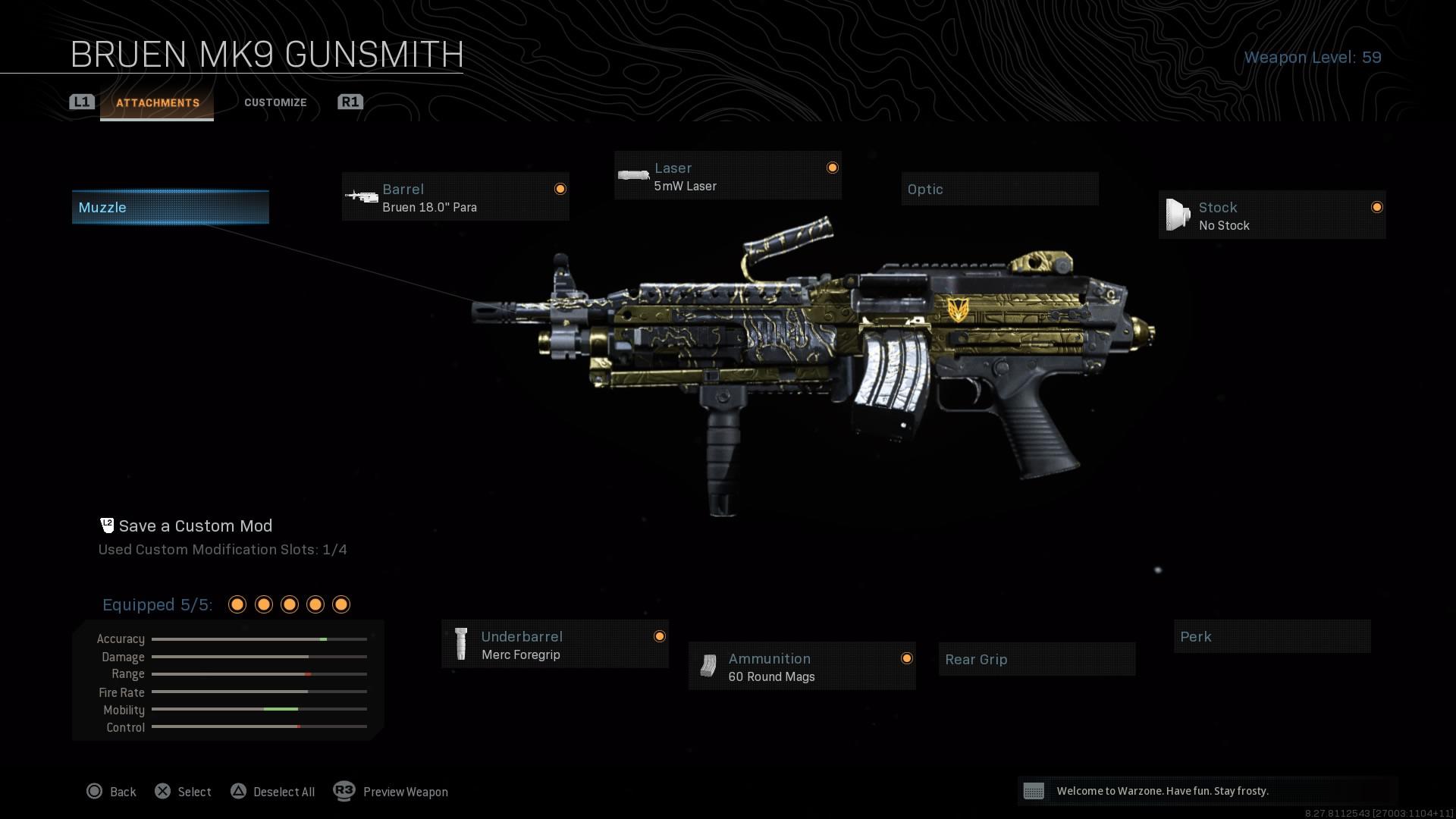This screenshot has width=1456, height=819.
Task: Switch to the Customize tab
Action: (x=275, y=102)
